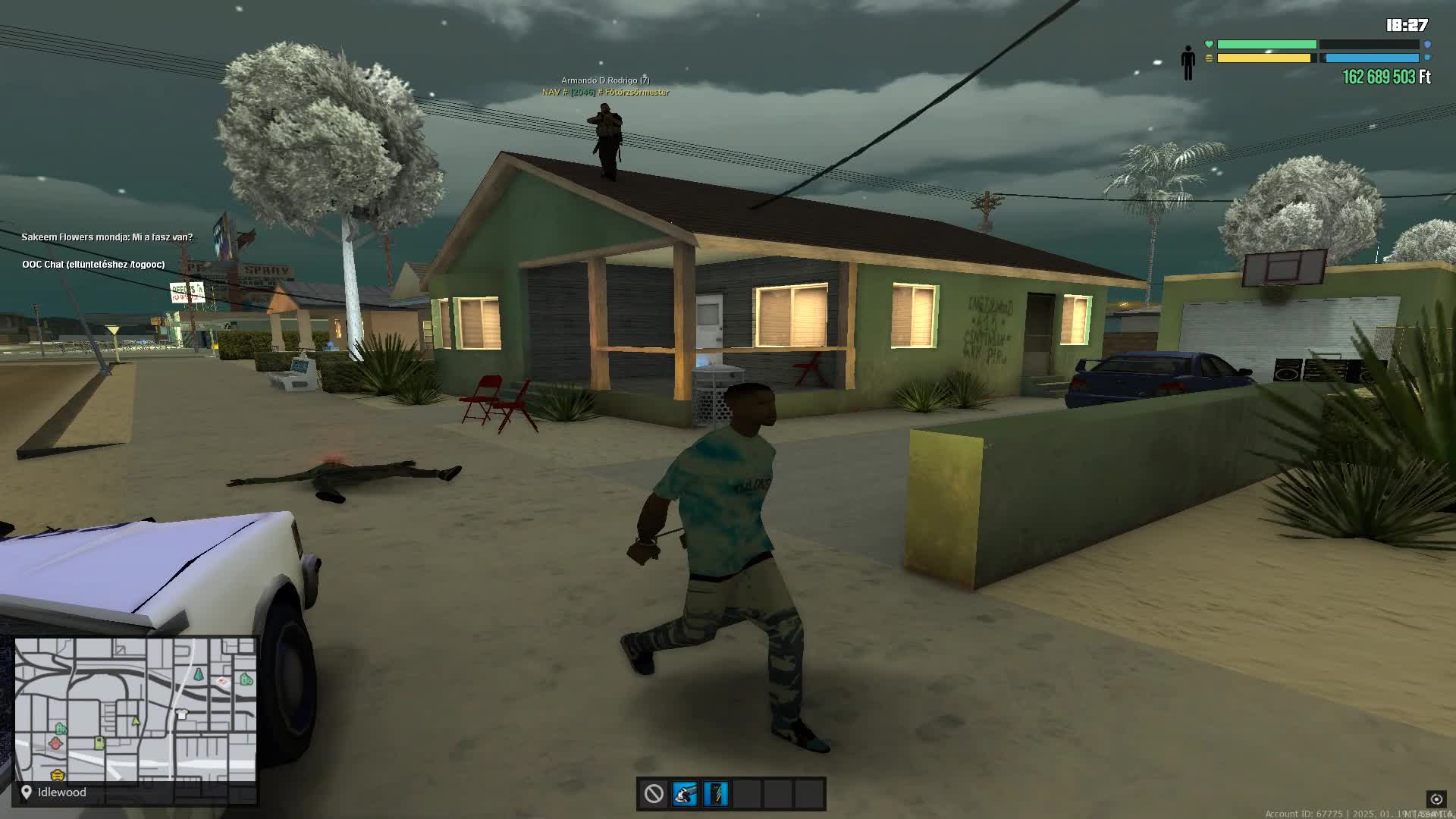Click the green fuel pump marker on minimap
Viewport: 1456px width, 819px height.
pyautogui.click(x=99, y=743)
